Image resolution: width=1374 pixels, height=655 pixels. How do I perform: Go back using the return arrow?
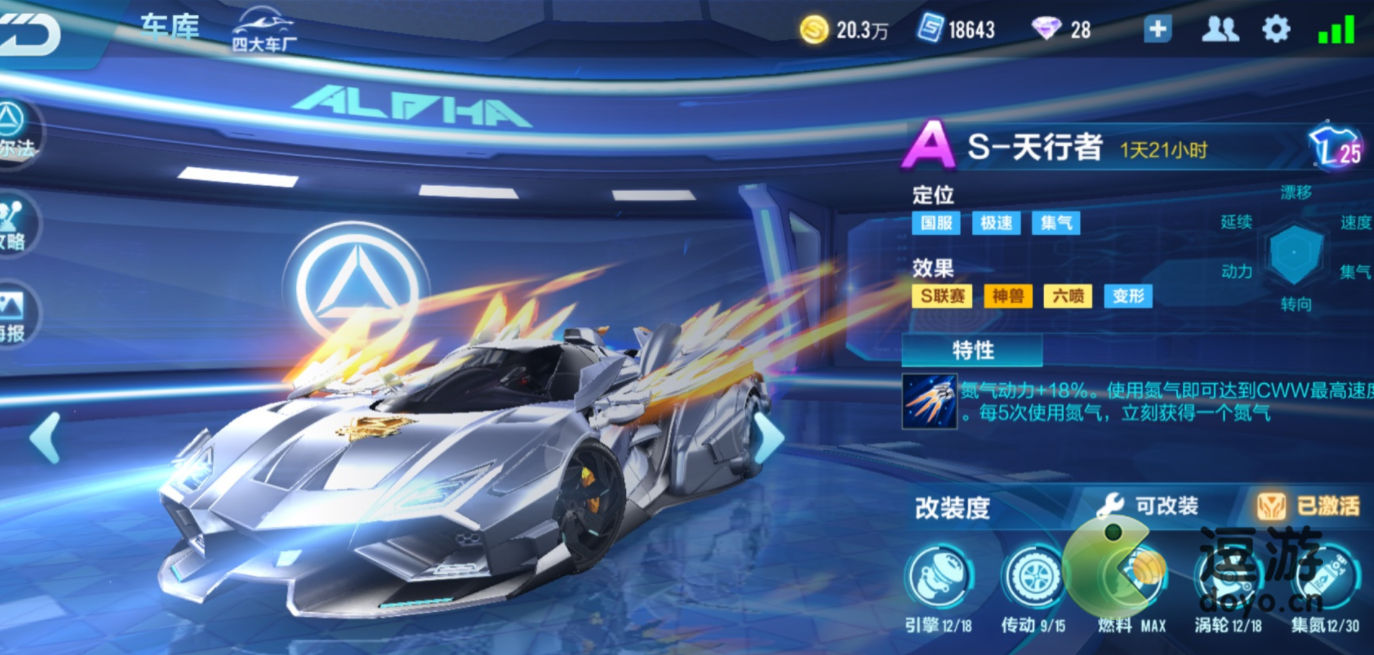click(x=28, y=33)
